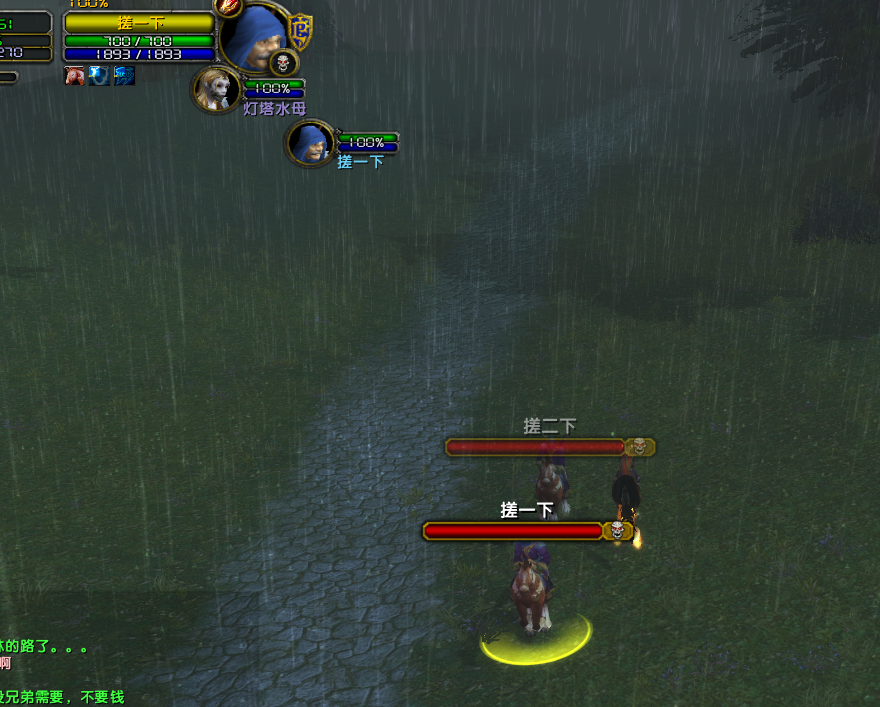The height and width of the screenshot is (707, 880).
Task: Click the skull level icon on target portrait
Action: point(284,63)
